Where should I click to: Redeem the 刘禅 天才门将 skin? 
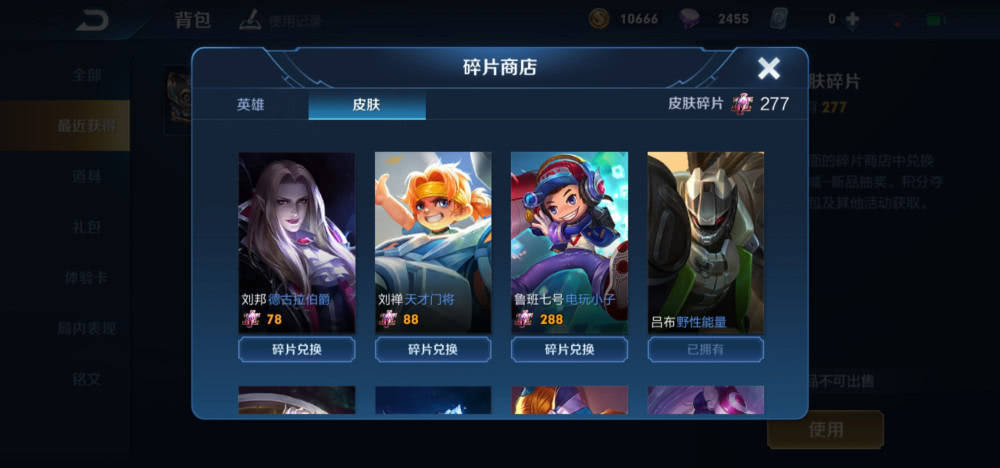(x=432, y=349)
